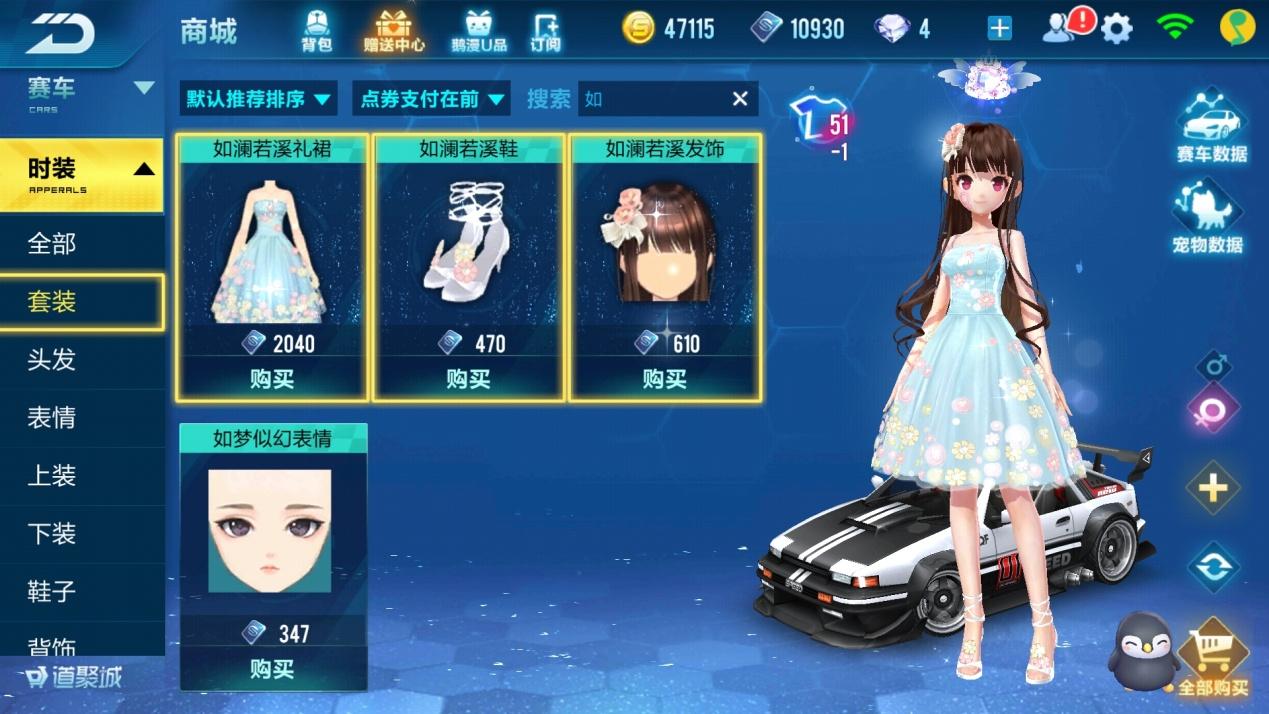Add currency with the plus button
The width and height of the screenshot is (1269, 714).
999,29
